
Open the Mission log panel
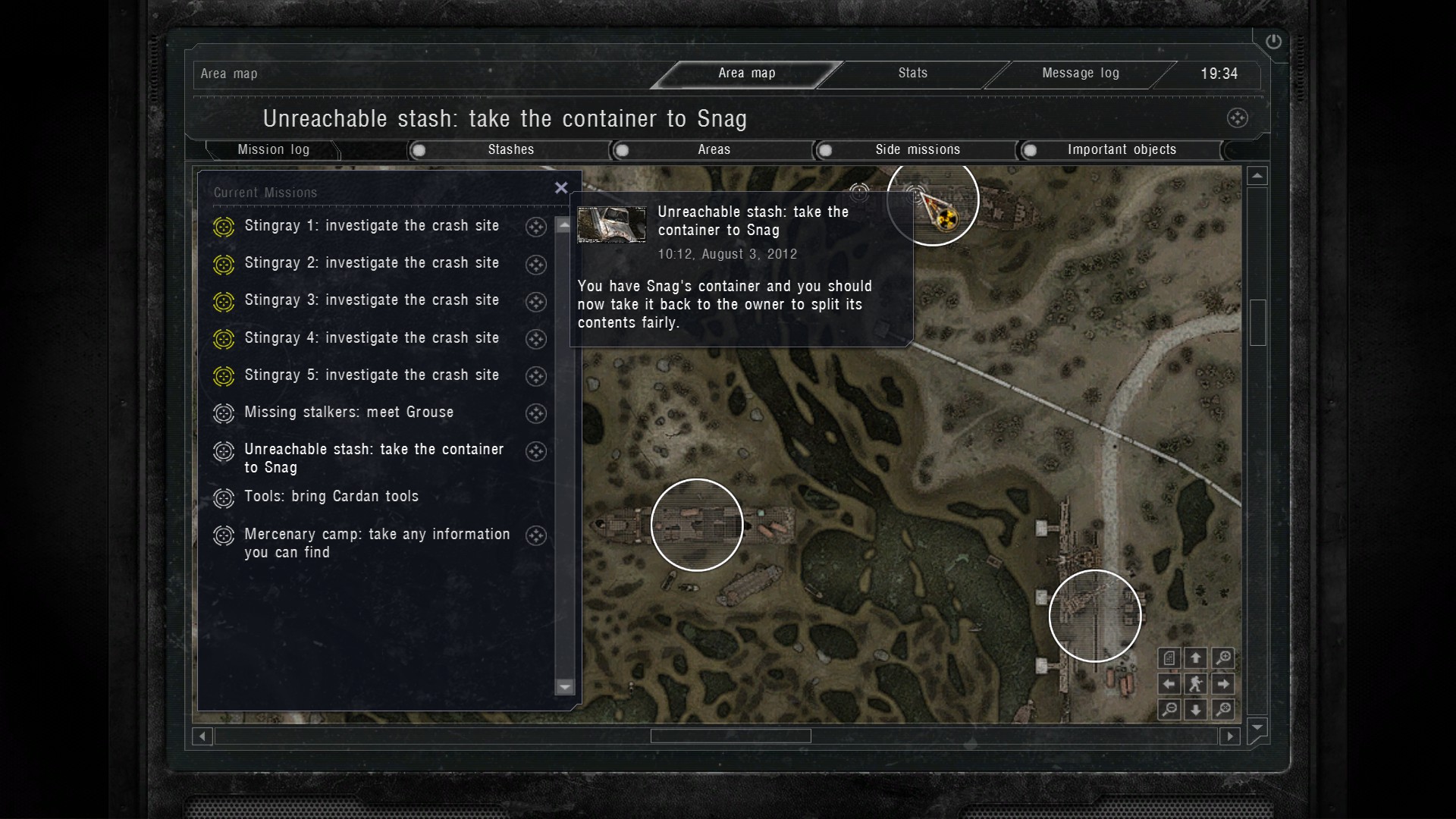click(273, 150)
